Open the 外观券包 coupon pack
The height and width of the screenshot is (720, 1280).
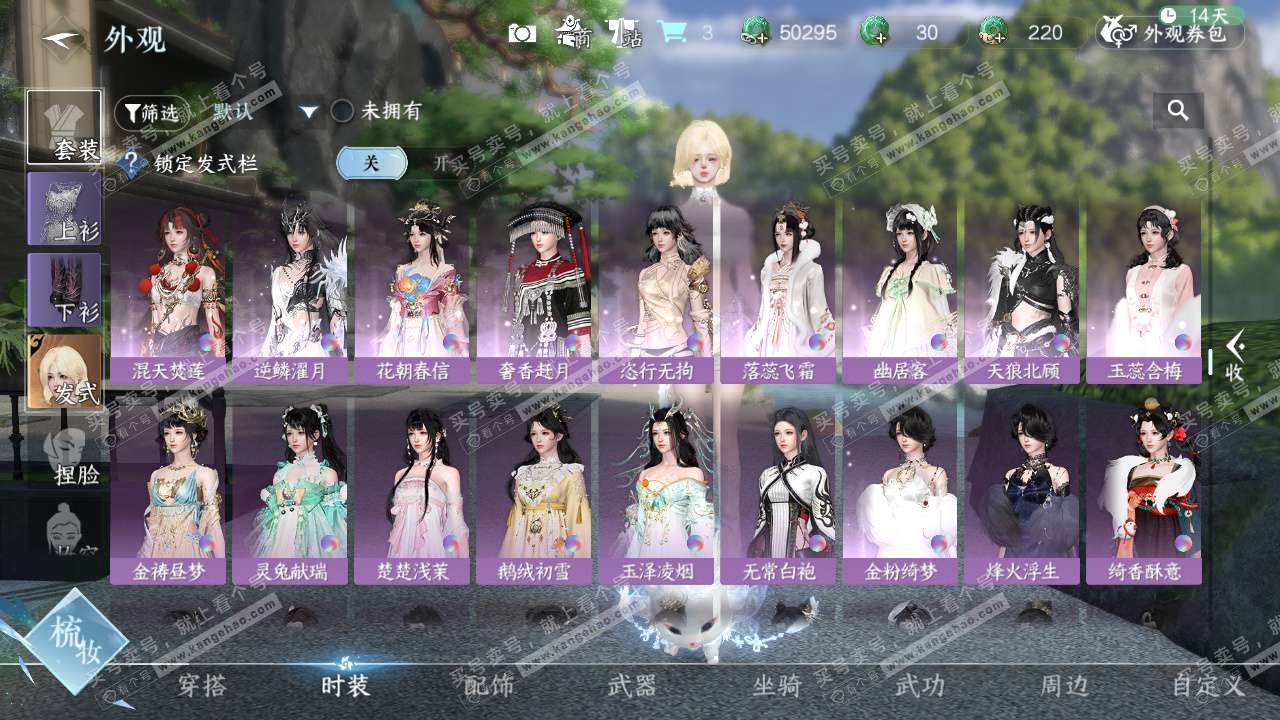[x=1170, y=33]
